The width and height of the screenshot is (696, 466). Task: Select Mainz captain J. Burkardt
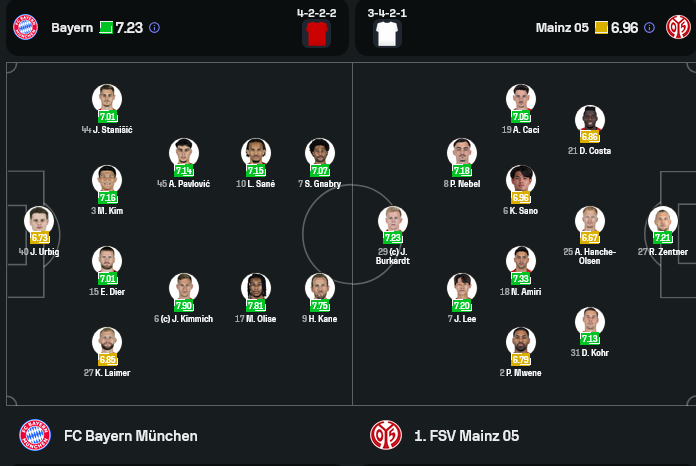[393, 221]
